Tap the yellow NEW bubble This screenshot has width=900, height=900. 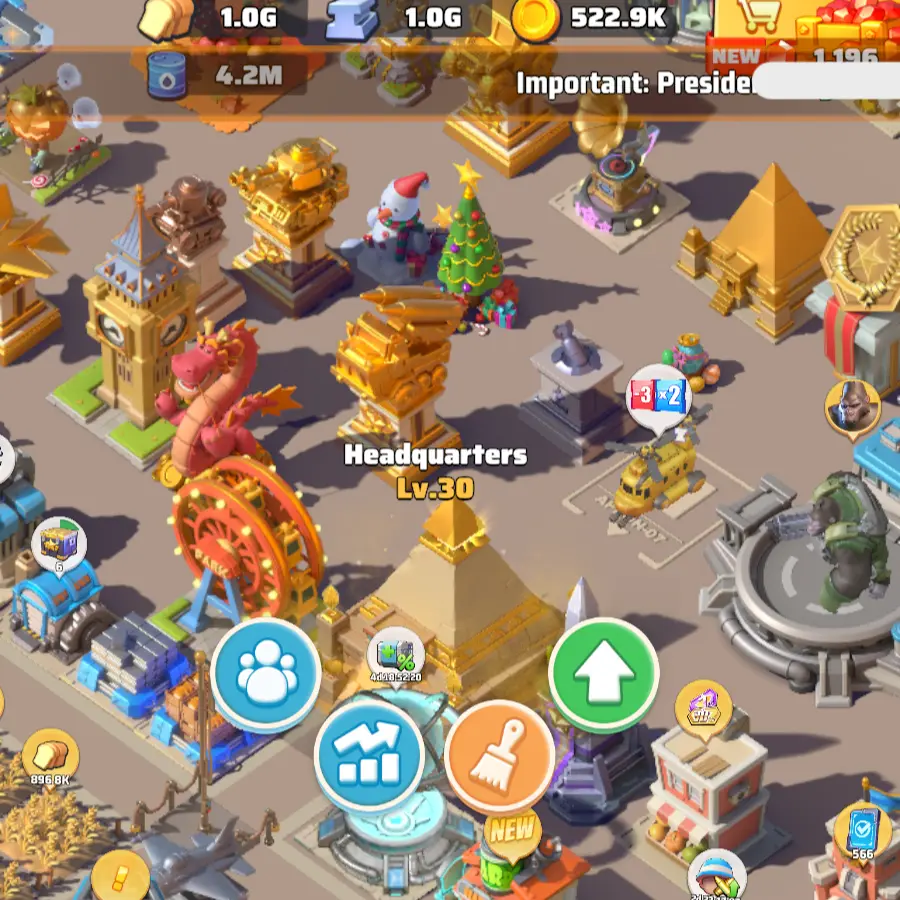[x=512, y=832]
